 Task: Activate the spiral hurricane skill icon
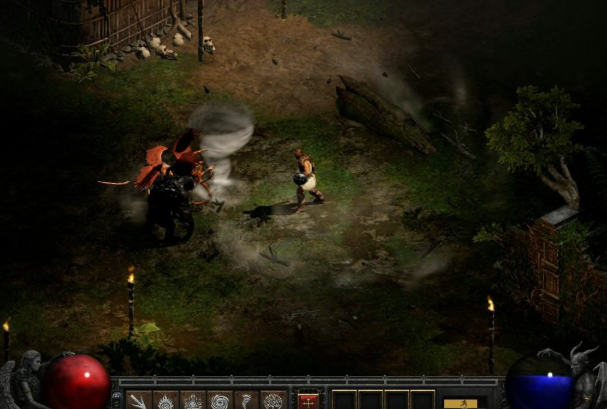click(x=218, y=400)
